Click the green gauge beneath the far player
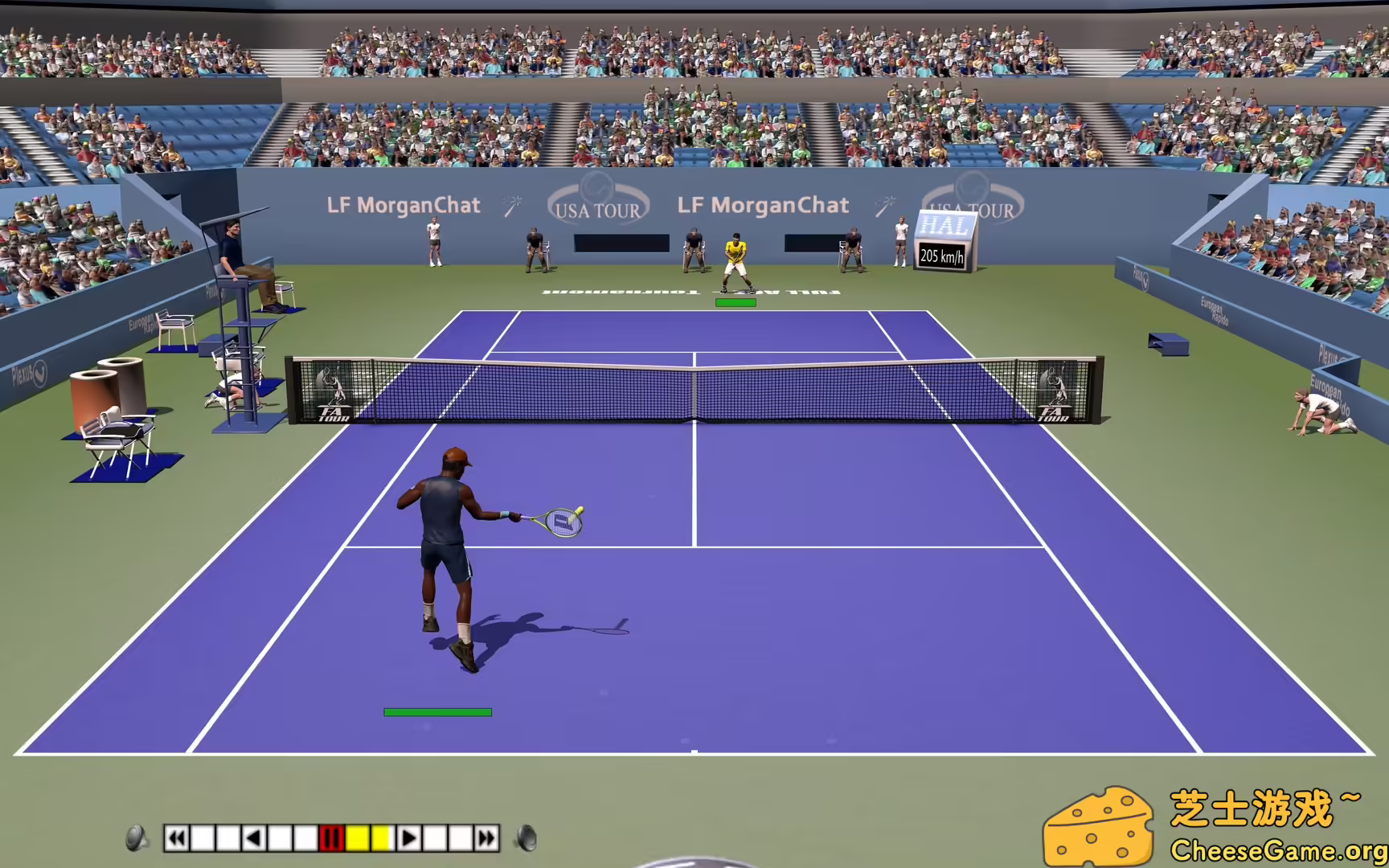The width and height of the screenshot is (1389, 868). (x=736, y=301)
